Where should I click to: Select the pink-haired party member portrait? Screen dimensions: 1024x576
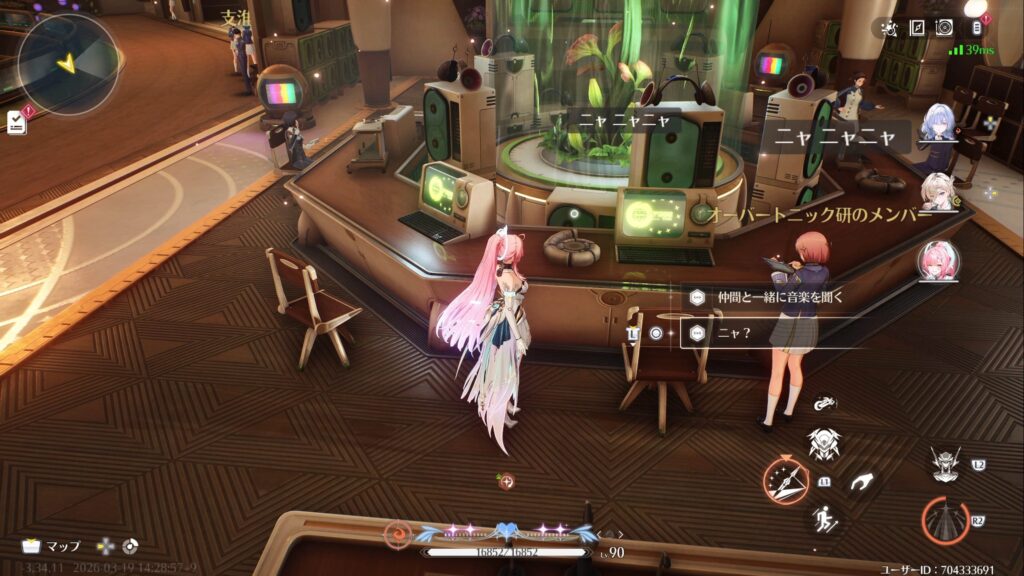(939, 262)
